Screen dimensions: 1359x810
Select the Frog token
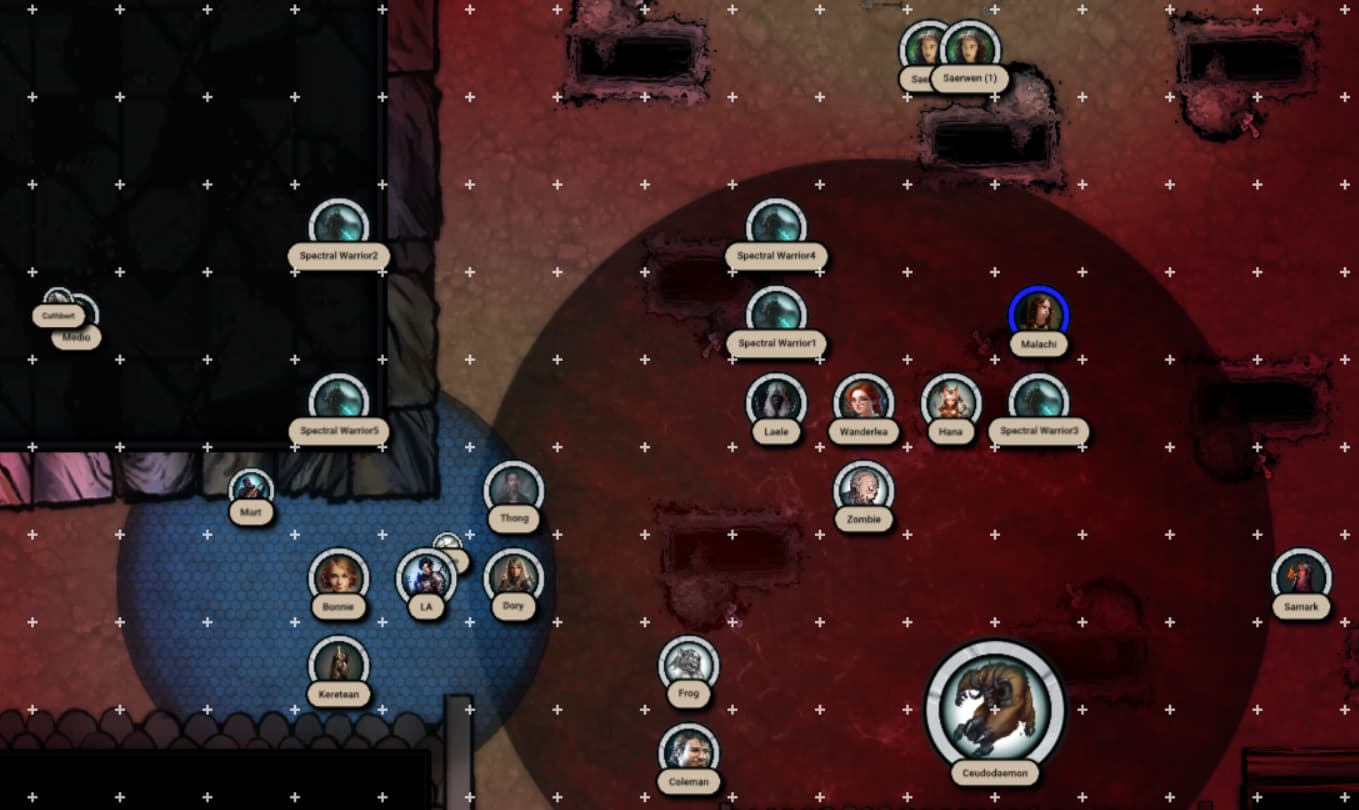[688, 664]
